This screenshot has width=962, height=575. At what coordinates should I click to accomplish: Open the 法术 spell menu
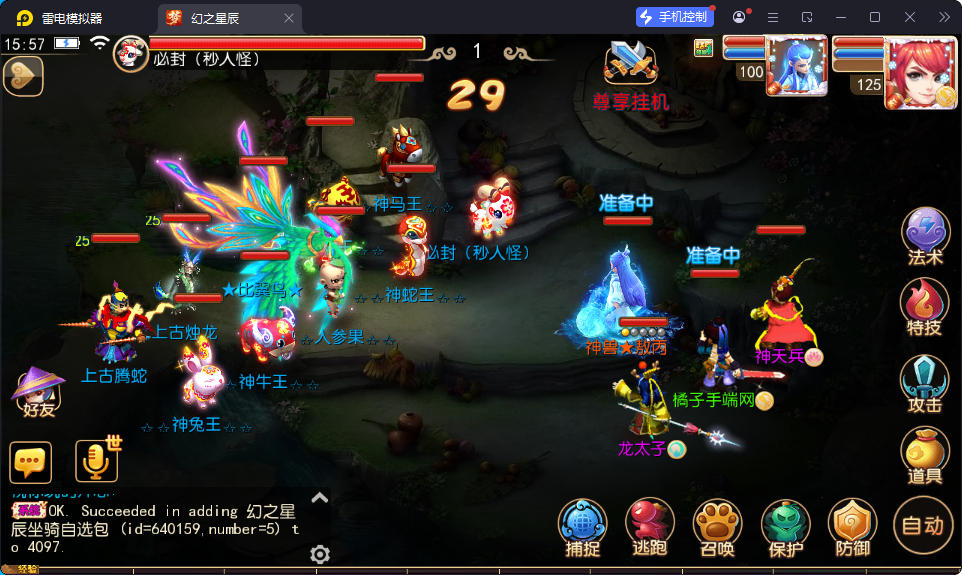pos(926,235)
